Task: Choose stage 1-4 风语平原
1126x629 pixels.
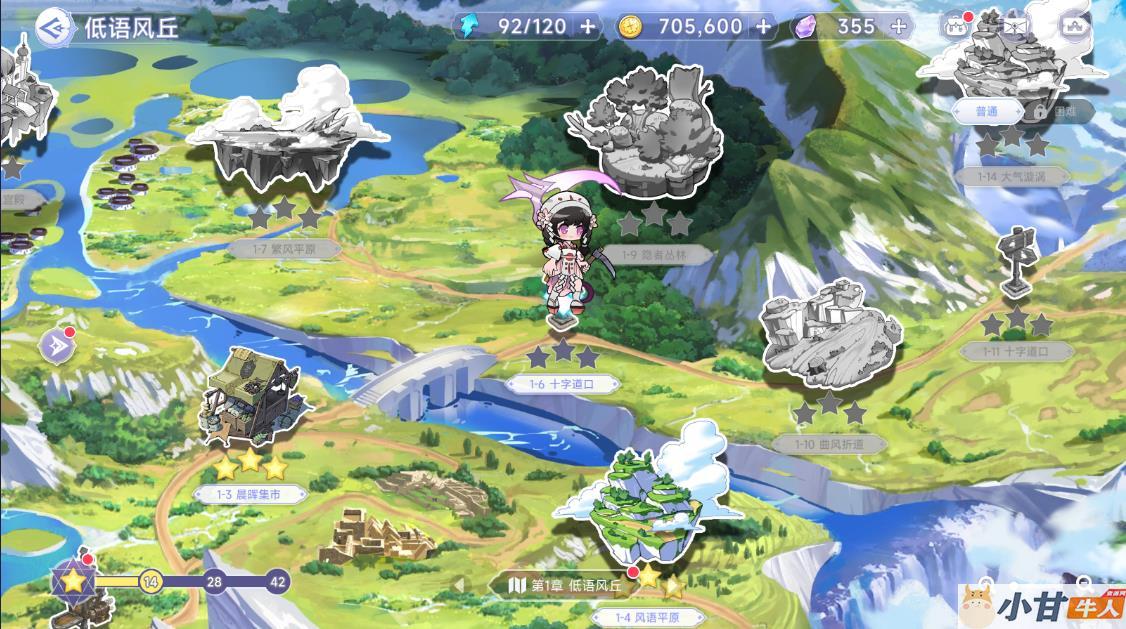Action: tap(646, 510)
